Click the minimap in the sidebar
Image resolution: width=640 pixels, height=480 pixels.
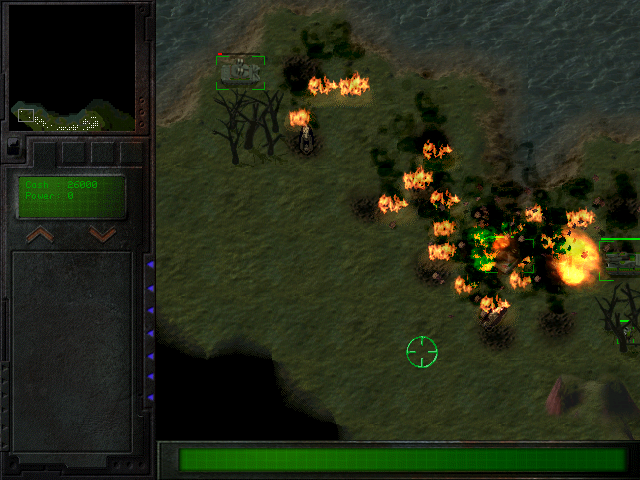(x=71, y=68)
